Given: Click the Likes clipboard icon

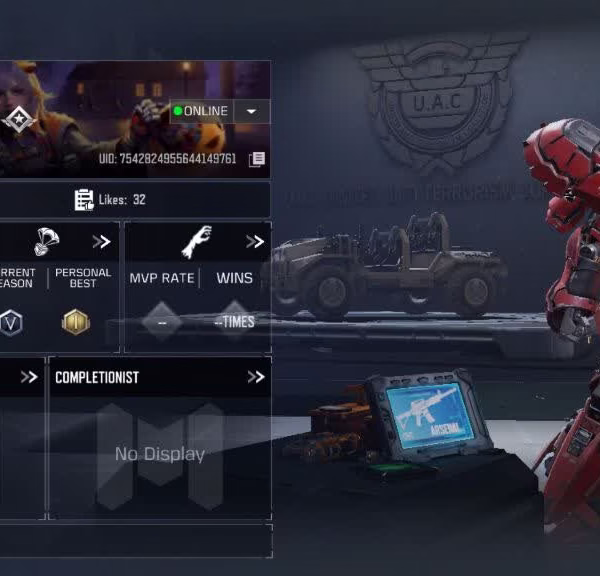Looking at the screenshot, I should [84, 200].
